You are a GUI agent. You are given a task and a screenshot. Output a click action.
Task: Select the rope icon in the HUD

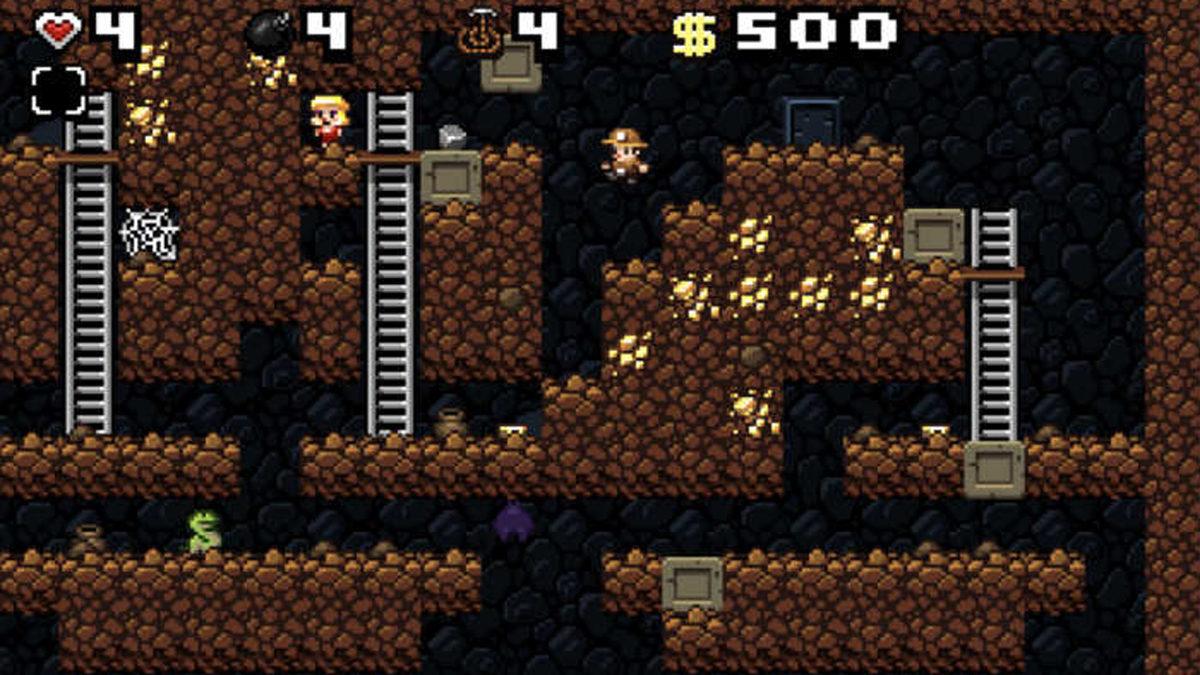click(481, 33)
